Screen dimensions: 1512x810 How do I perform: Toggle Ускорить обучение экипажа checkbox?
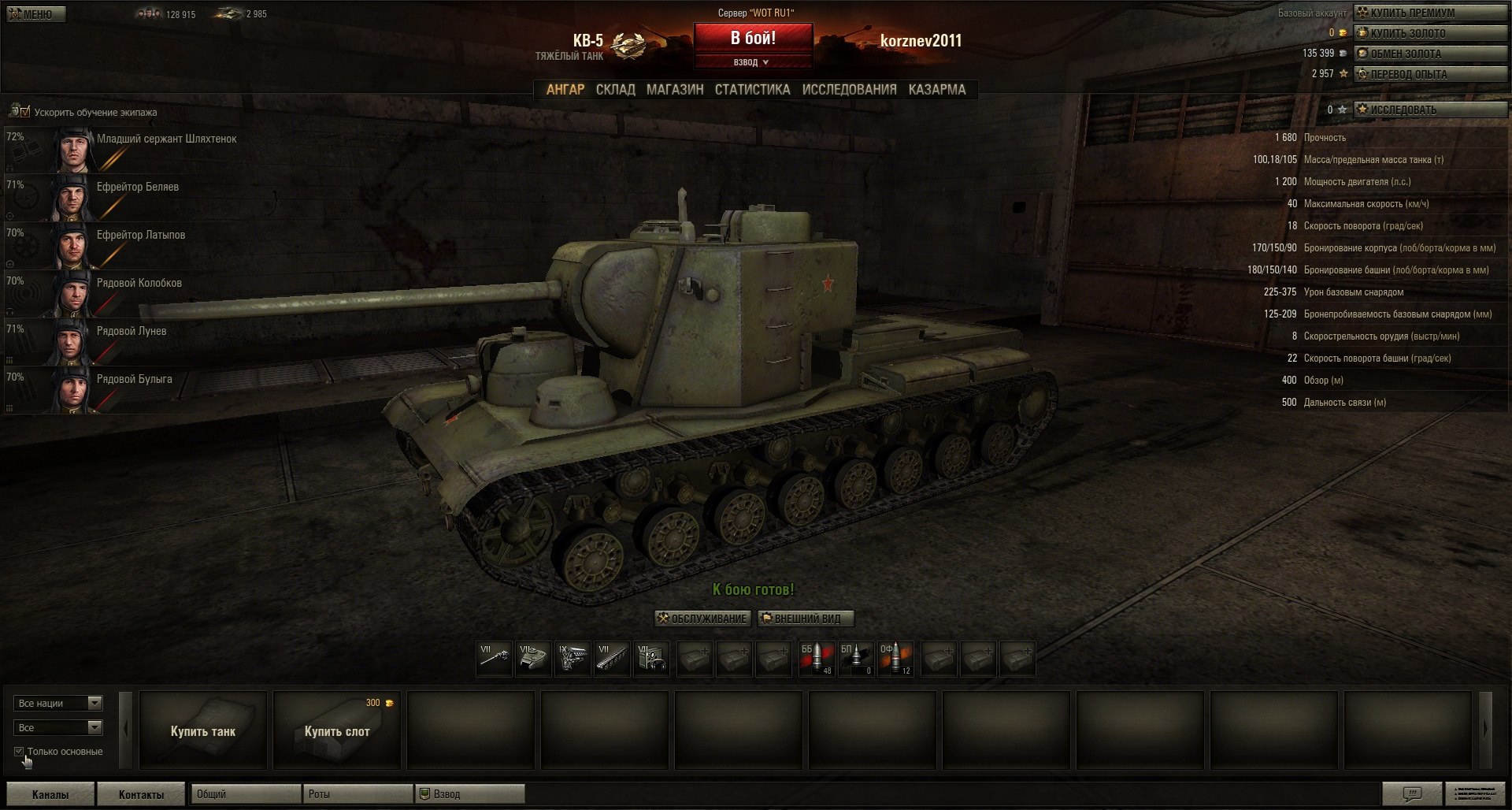[x=24, y=112]
